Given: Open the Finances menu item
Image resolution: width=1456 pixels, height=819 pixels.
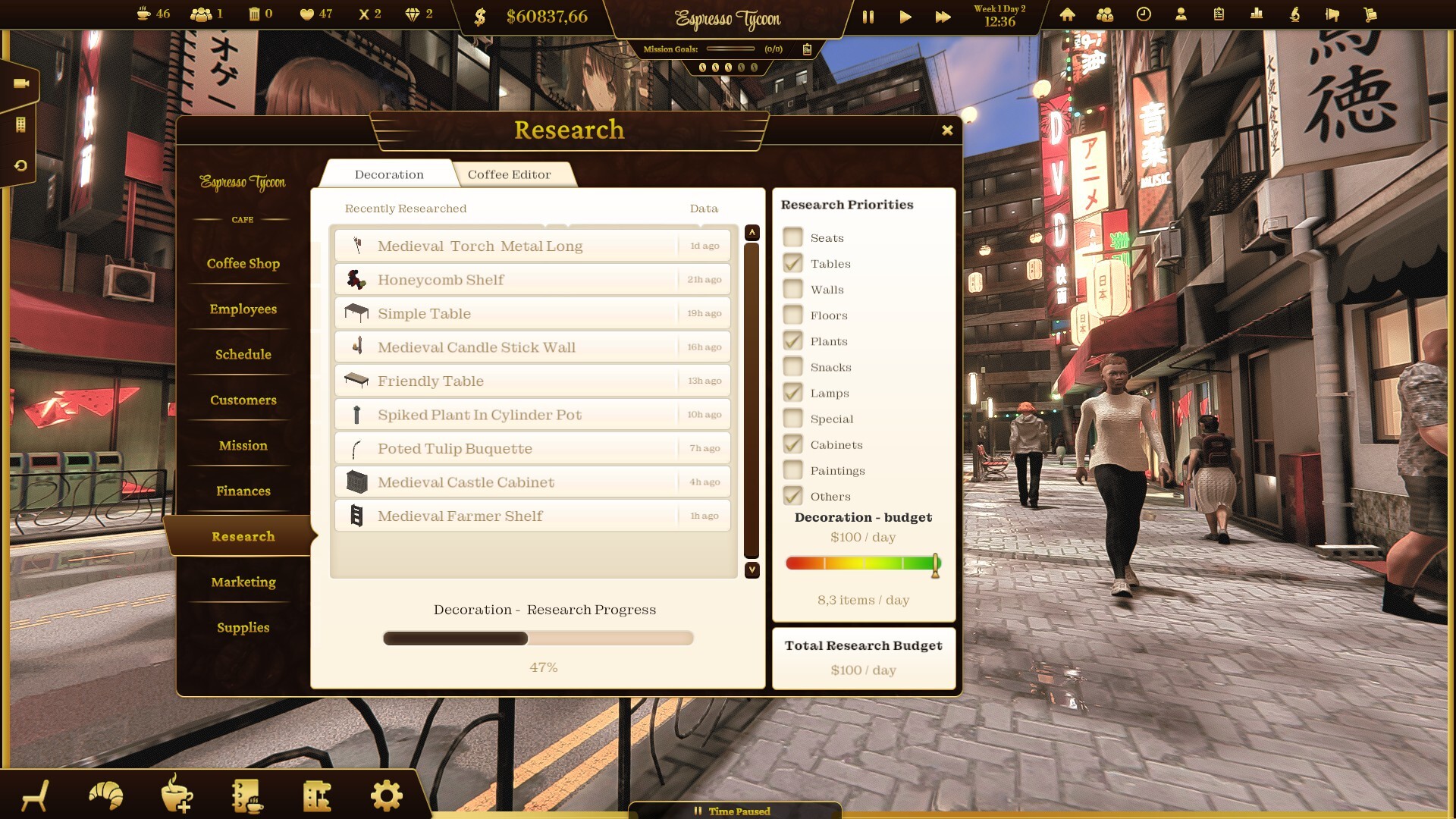Looking at the screenshot, I should pyautogui.click(x=242, y=491).
